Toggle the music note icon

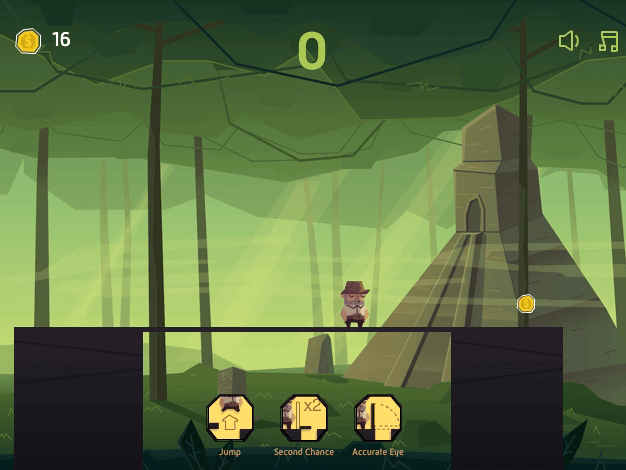coord(608,41)
